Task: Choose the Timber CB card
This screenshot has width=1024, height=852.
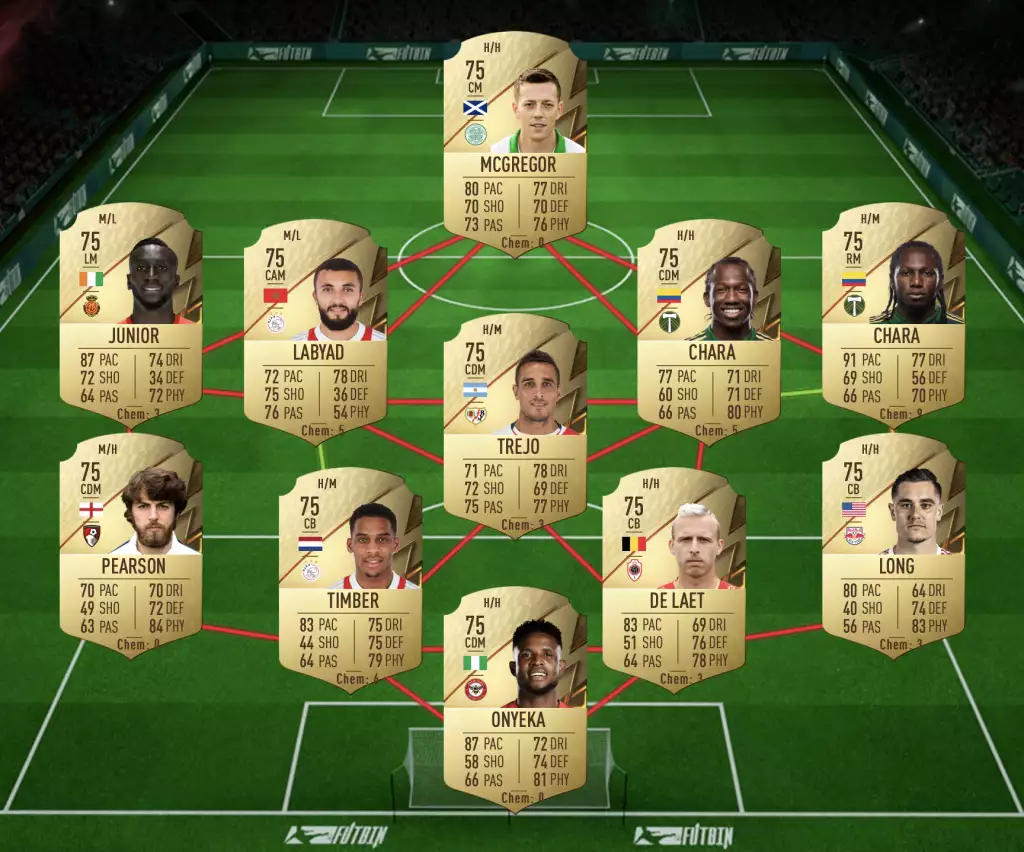Action: pos(350,578)
